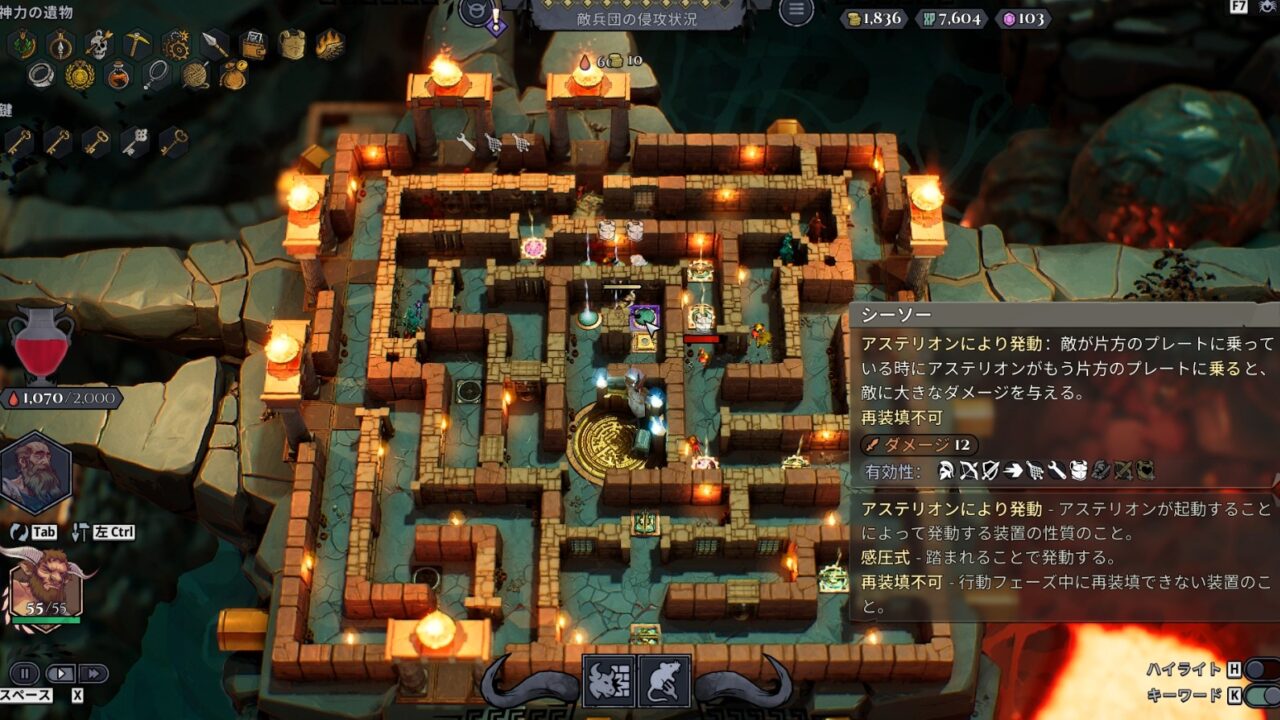The width and height of the screenshot is (1280, 720).
Task: Click the spear tip relic icon
Action: tap(215, 44)
